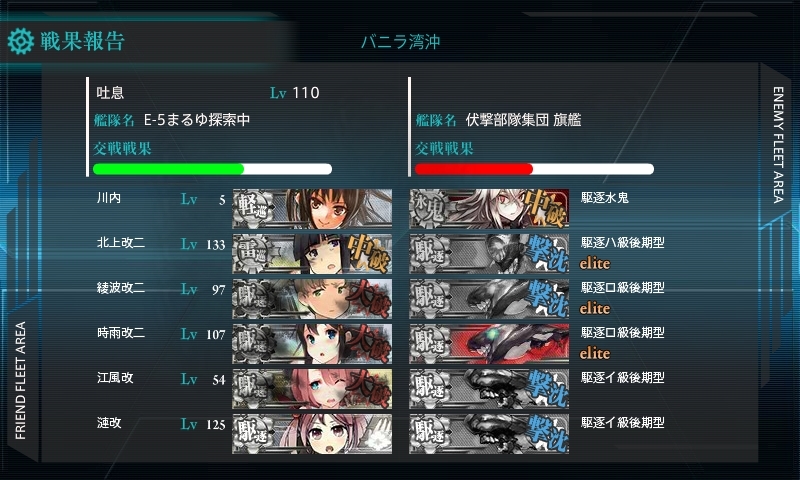Select the Shigure Kai Ni (時雨改二) banner
Viewport: 800px width, 480px height.
coord(311,342)
